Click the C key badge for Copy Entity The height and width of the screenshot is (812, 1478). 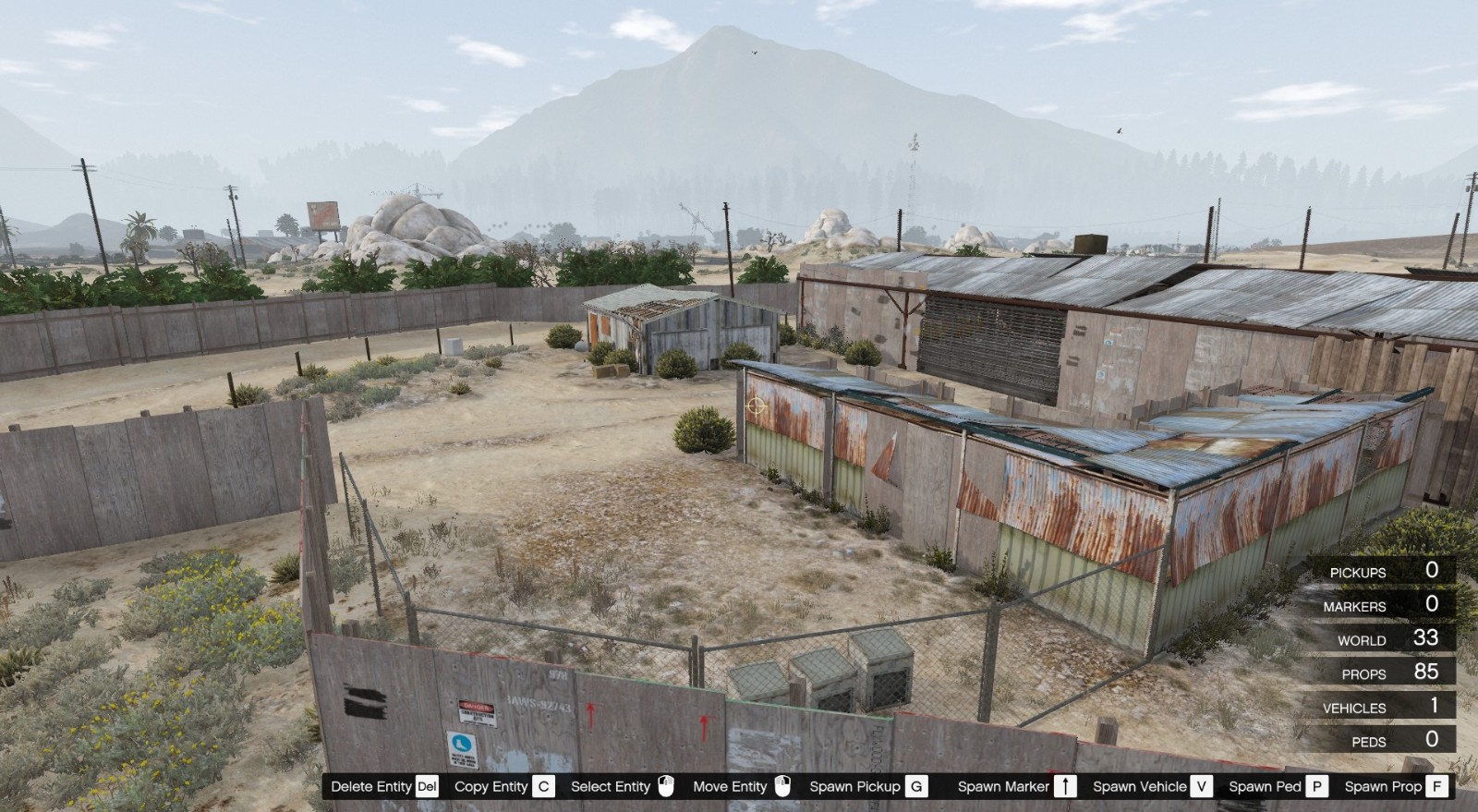click(543, 787)
